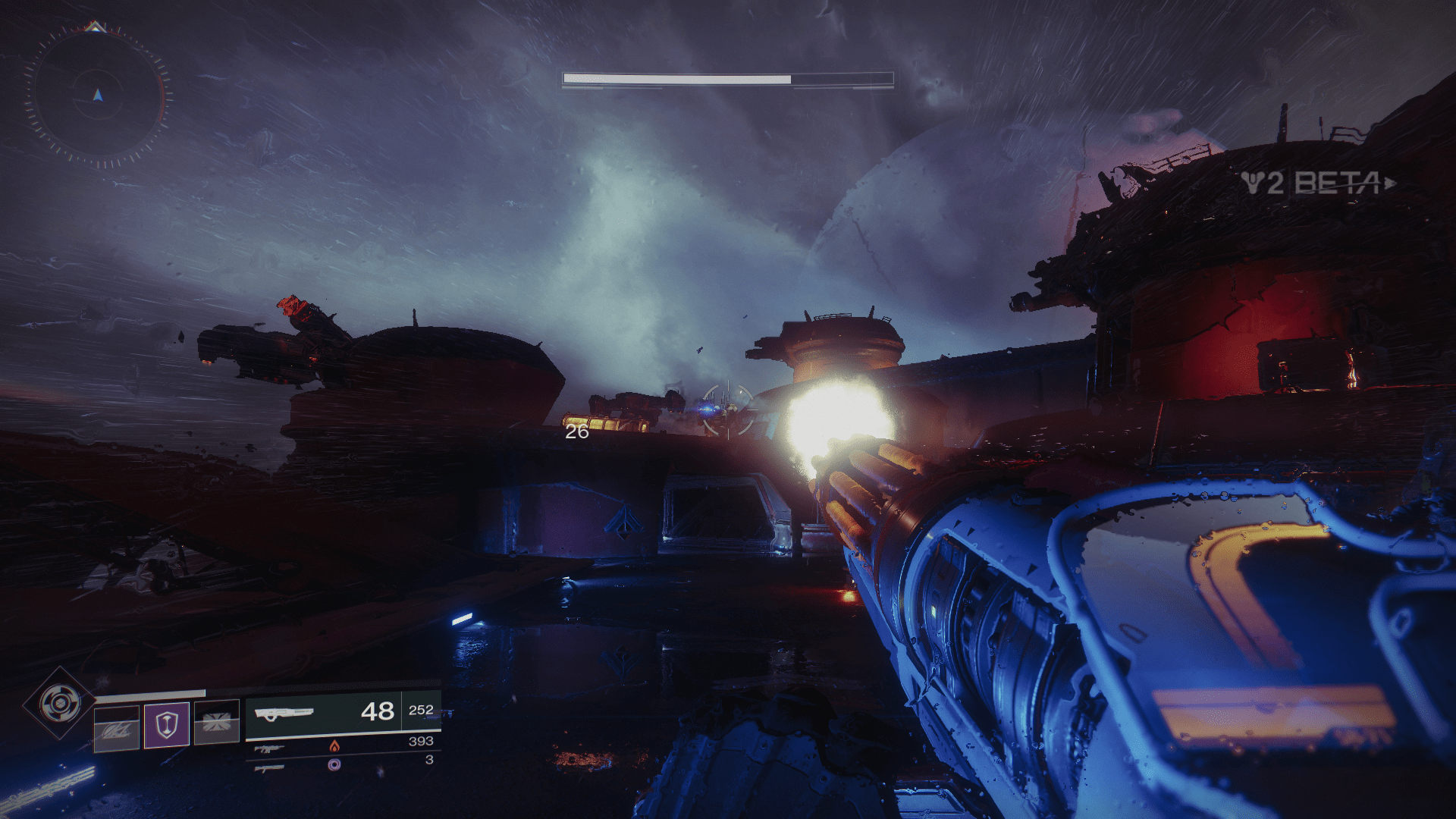The height and width of the screenshot is (819, 1456).
Task: Click the circular radar display
Action: 97,96
